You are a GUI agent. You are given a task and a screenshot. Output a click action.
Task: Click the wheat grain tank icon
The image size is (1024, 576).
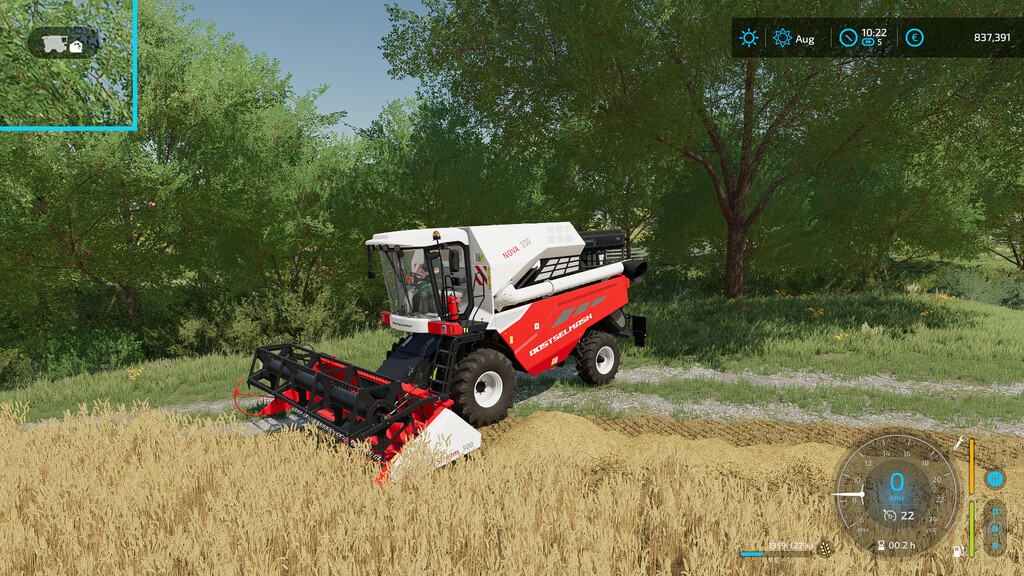click(x=825, y=548)
